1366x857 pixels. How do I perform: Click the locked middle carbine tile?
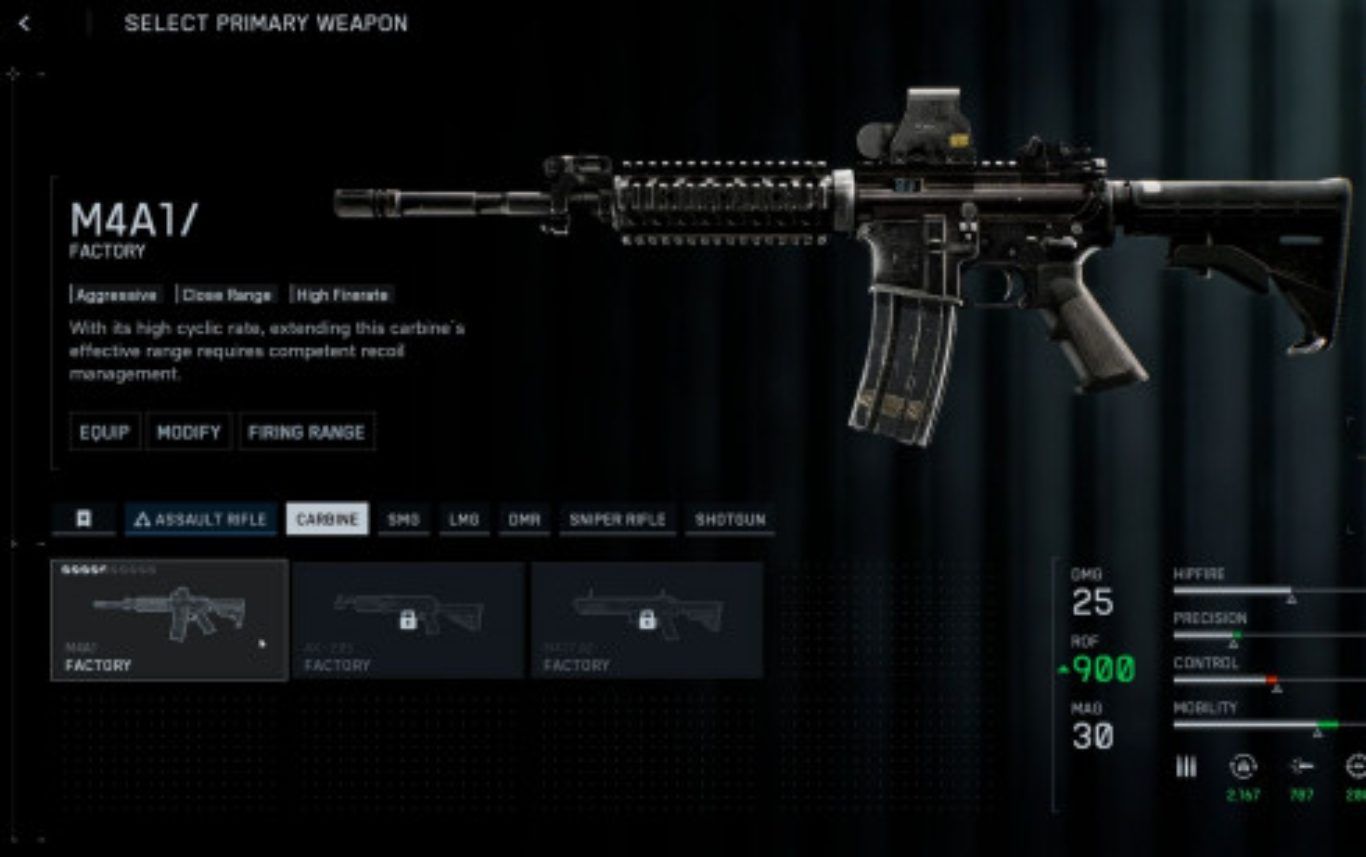pyautogui.click(x=408, y=620)
